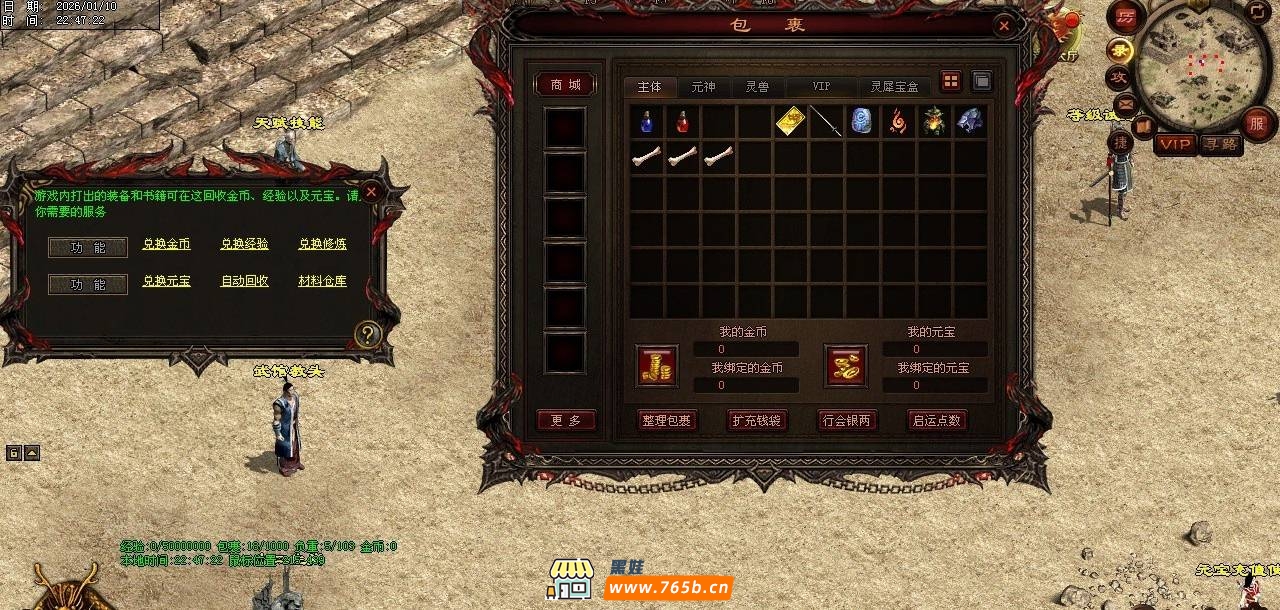
Task: Choose the 自动回收 link
Action: tap(244, 282)
